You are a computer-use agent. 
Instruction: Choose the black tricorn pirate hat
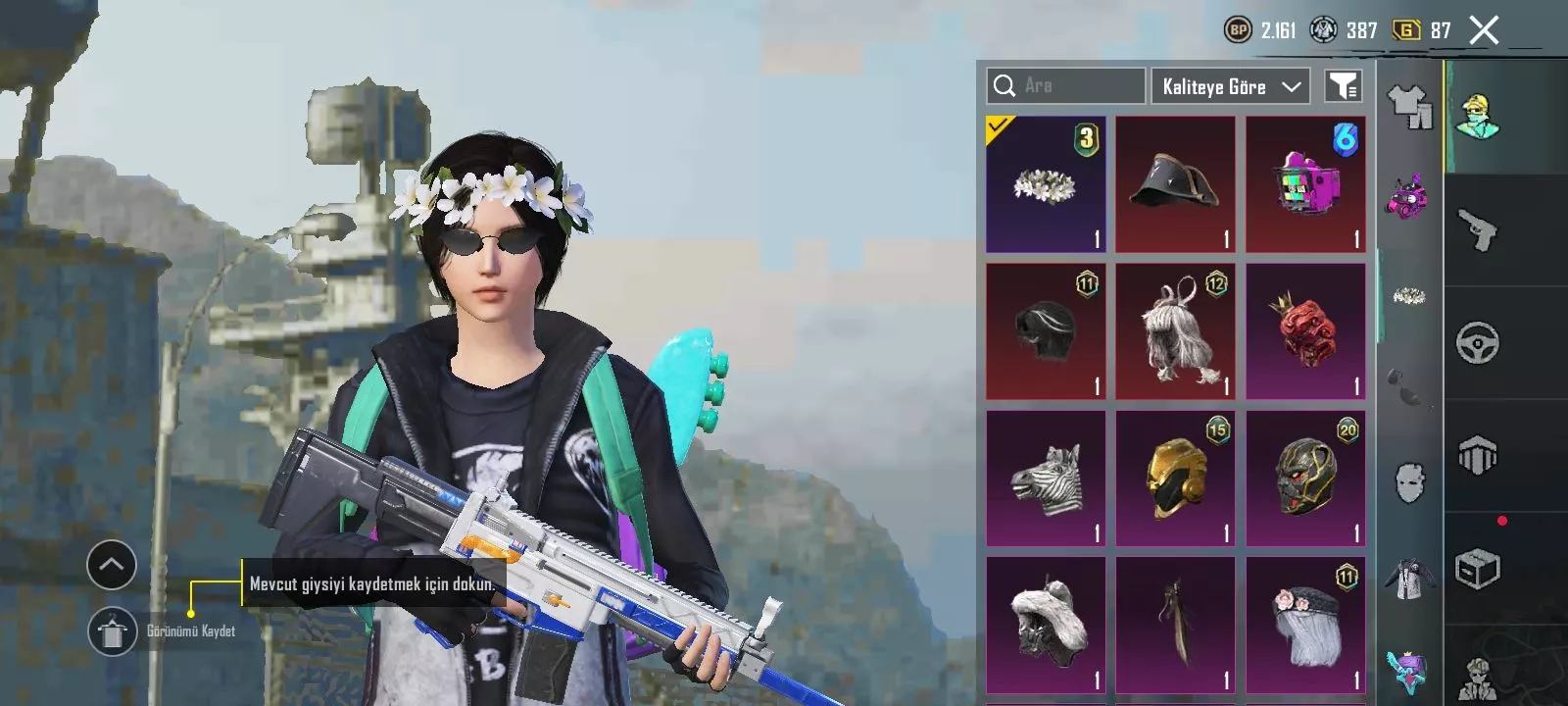pos(1175,184)
